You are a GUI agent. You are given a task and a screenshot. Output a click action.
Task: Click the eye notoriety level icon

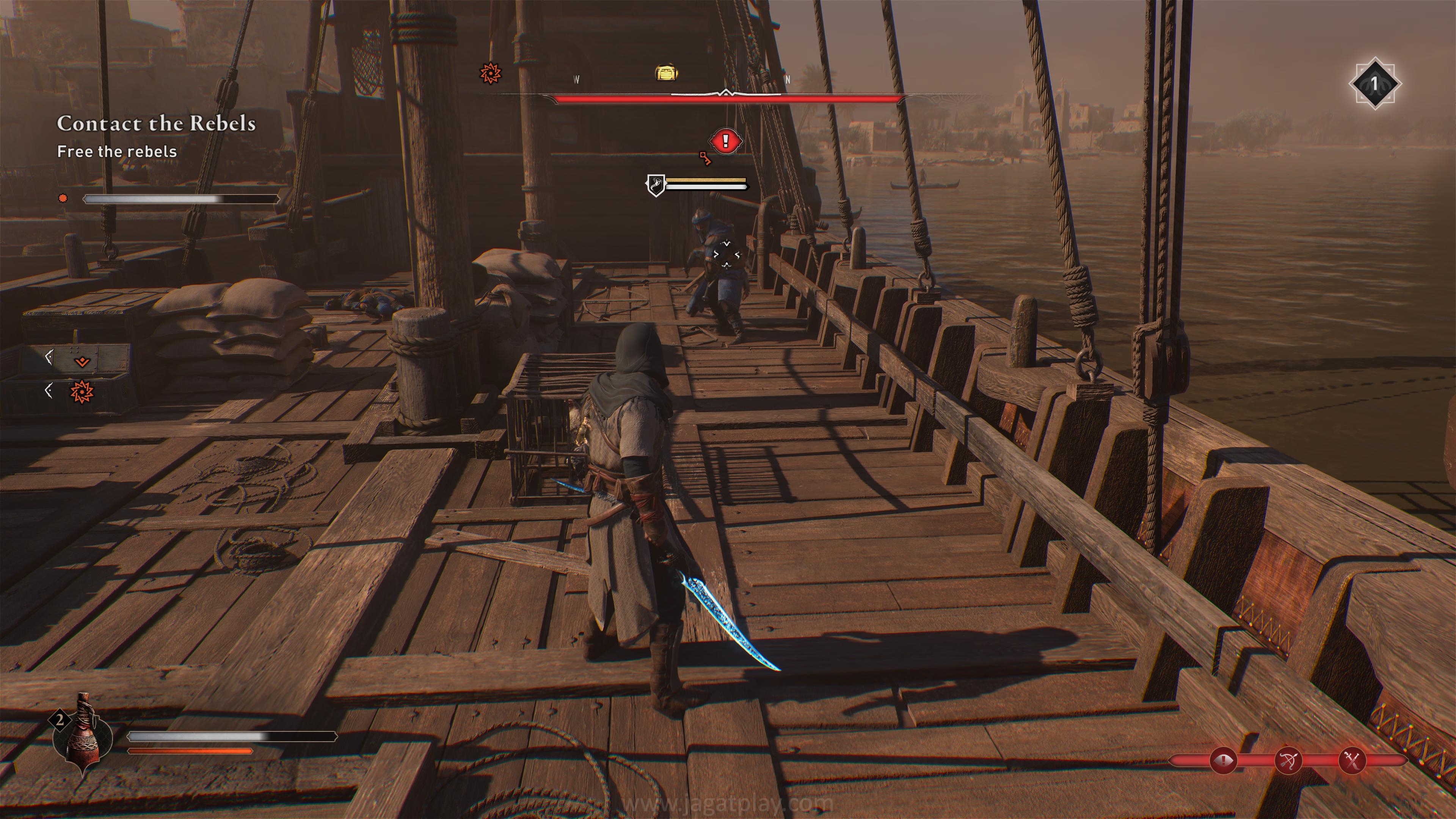pos(1223,761)
